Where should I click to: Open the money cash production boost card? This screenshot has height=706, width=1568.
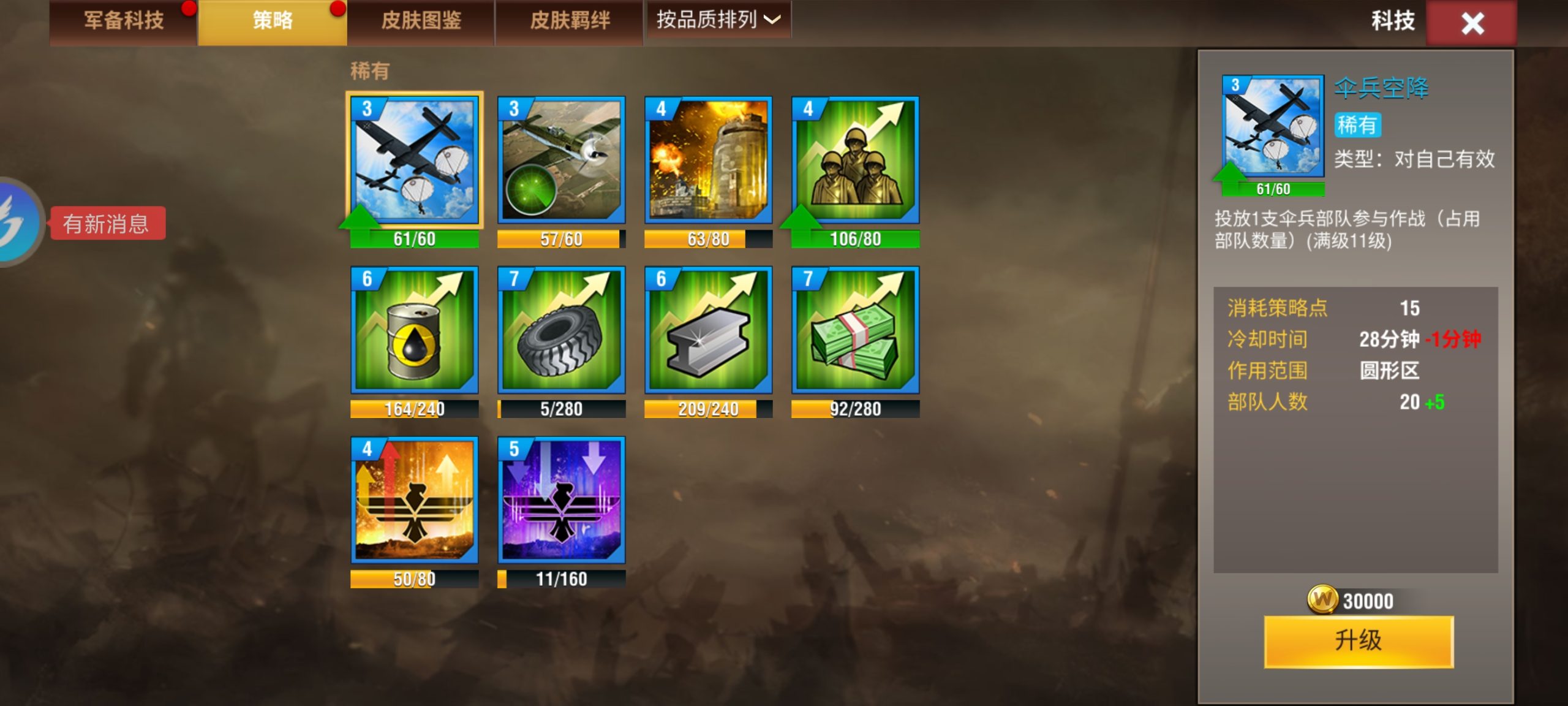(854, 334)
